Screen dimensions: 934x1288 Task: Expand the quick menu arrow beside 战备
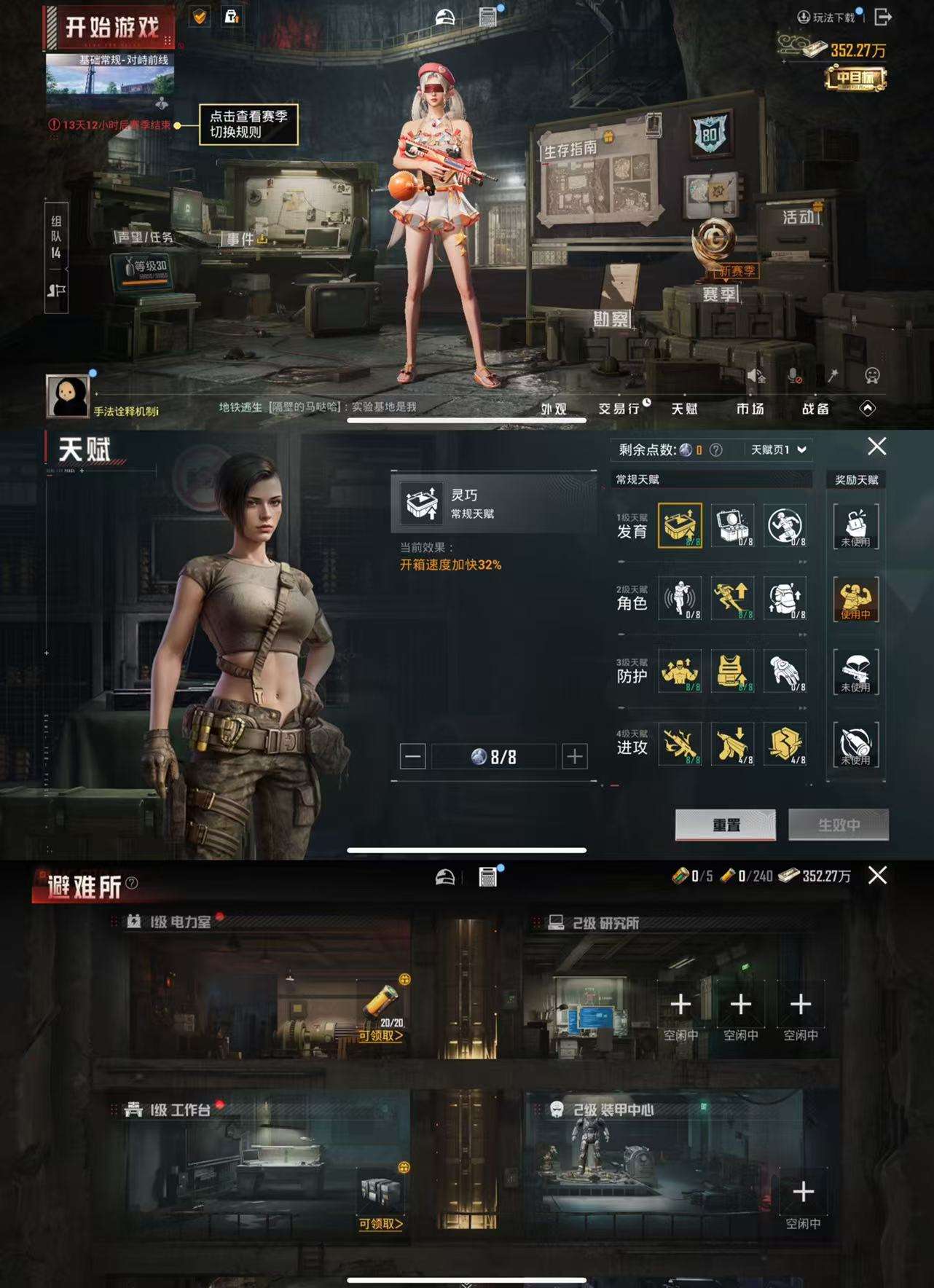868,409
